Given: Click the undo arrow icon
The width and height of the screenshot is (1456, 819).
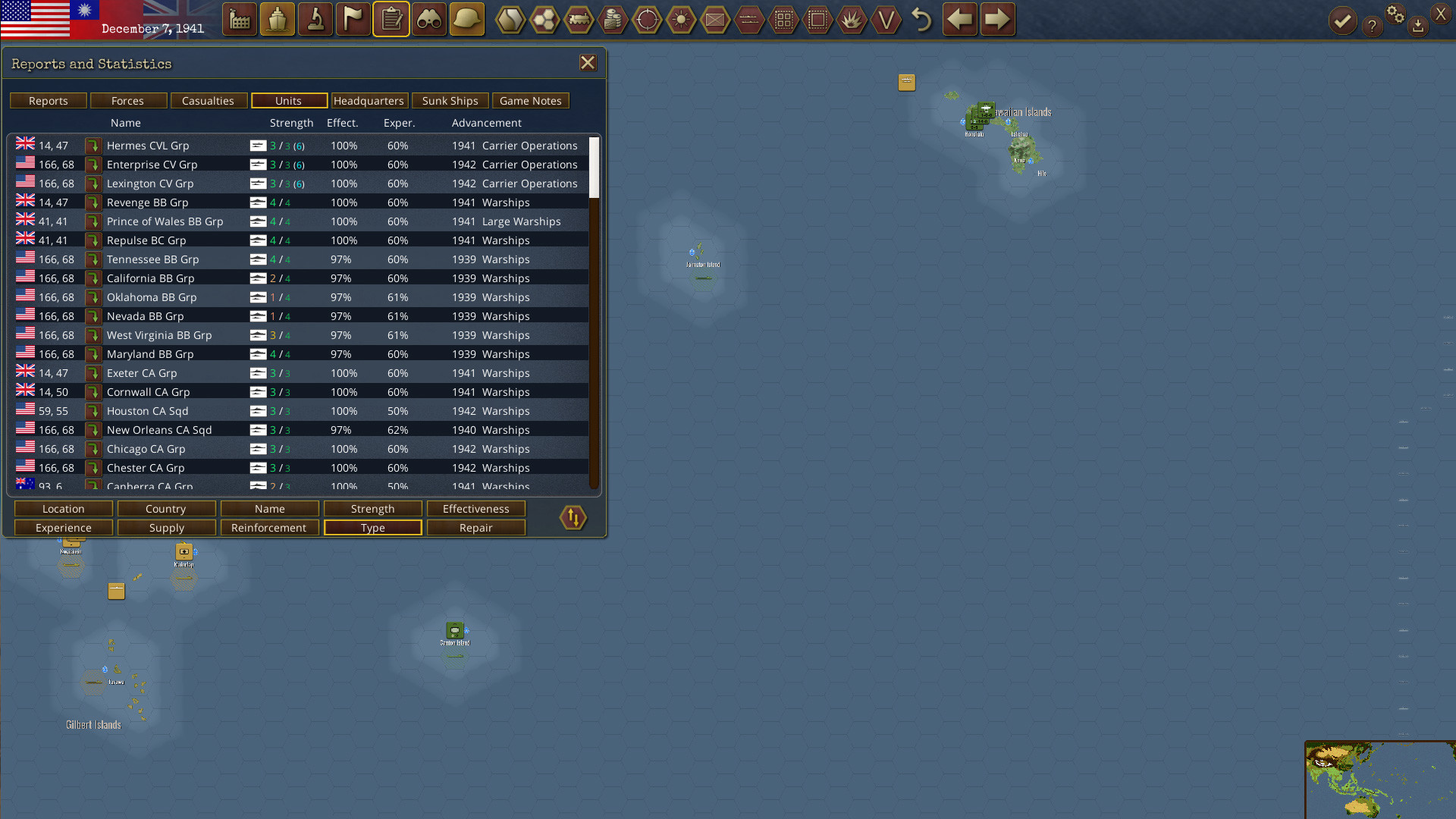Looking at the screenshot, I should (921, 20).
